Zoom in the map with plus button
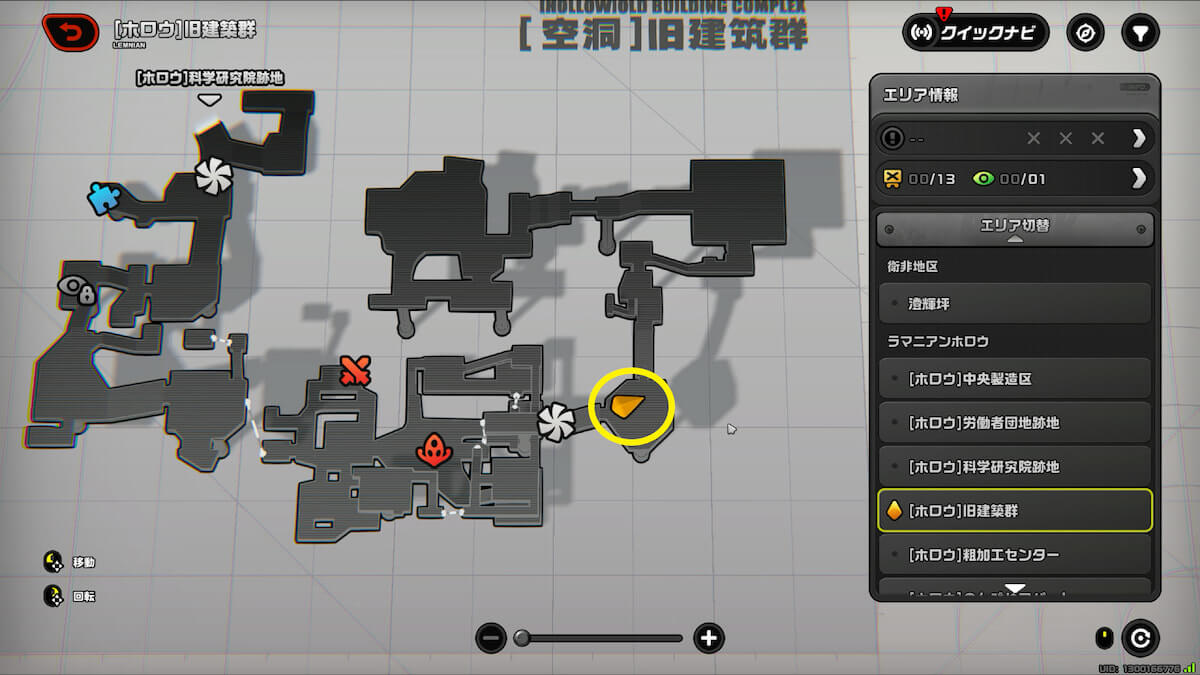Screen dimensions: 1200x675 (709, 638)
